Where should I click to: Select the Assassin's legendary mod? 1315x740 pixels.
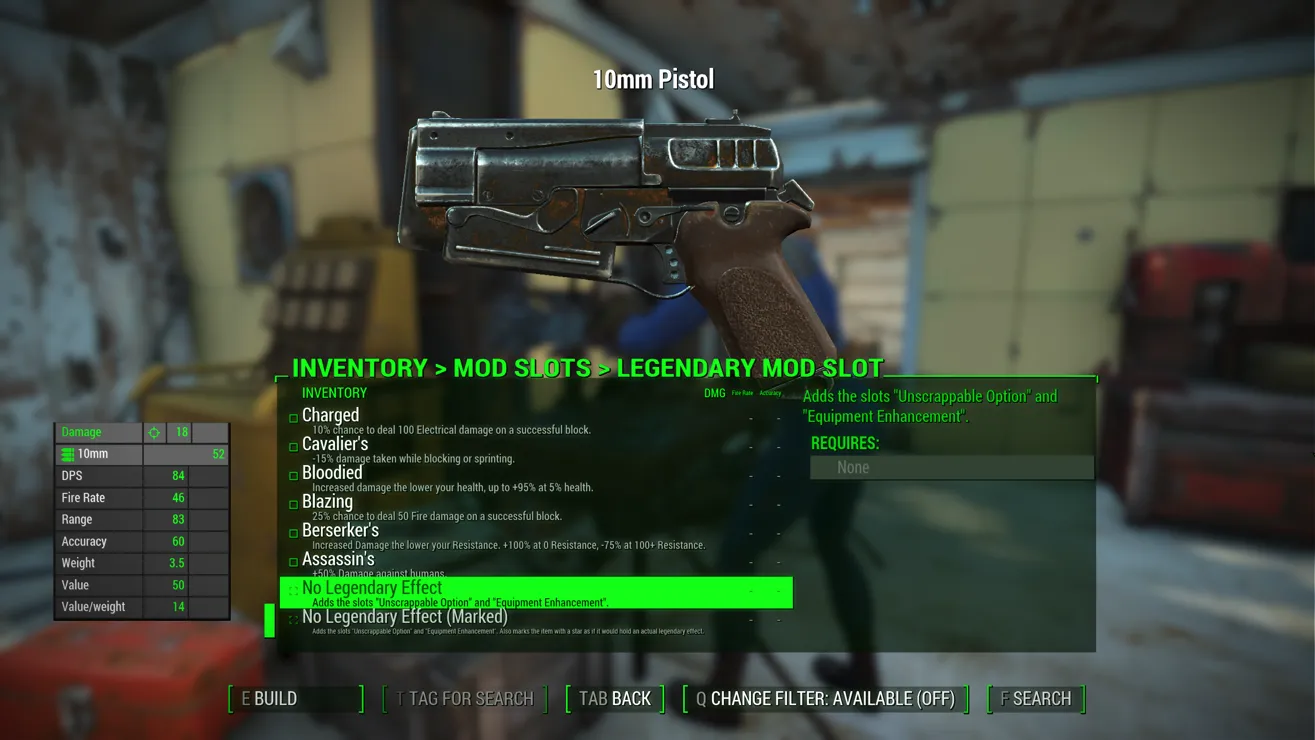click(x=338, y=560)
